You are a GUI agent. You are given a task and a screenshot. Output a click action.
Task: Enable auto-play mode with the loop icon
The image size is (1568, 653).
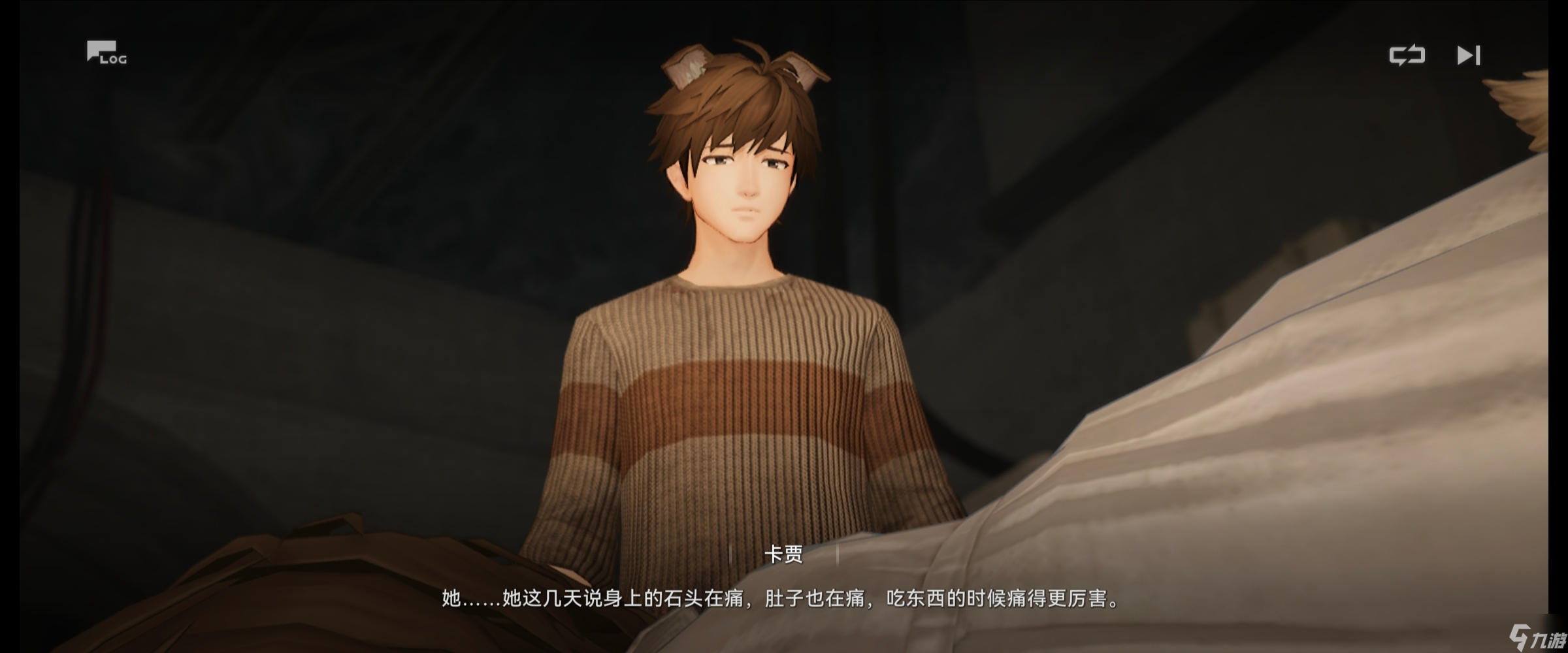point(1409,56)
